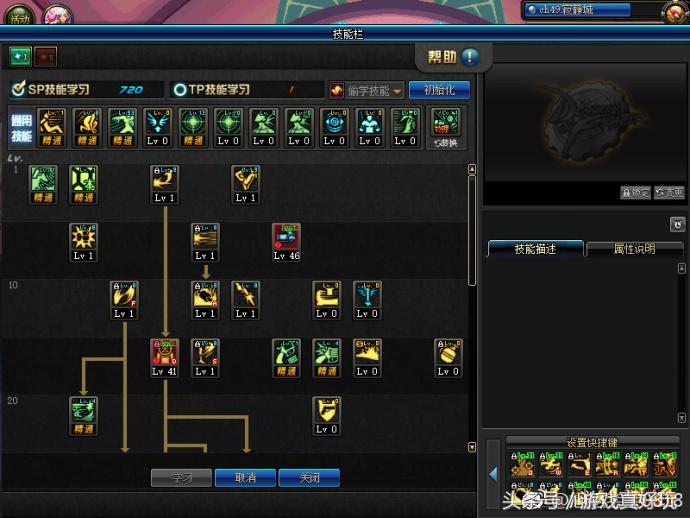Click the left arrow beside the hotkey skills

[x=493, y=473]
